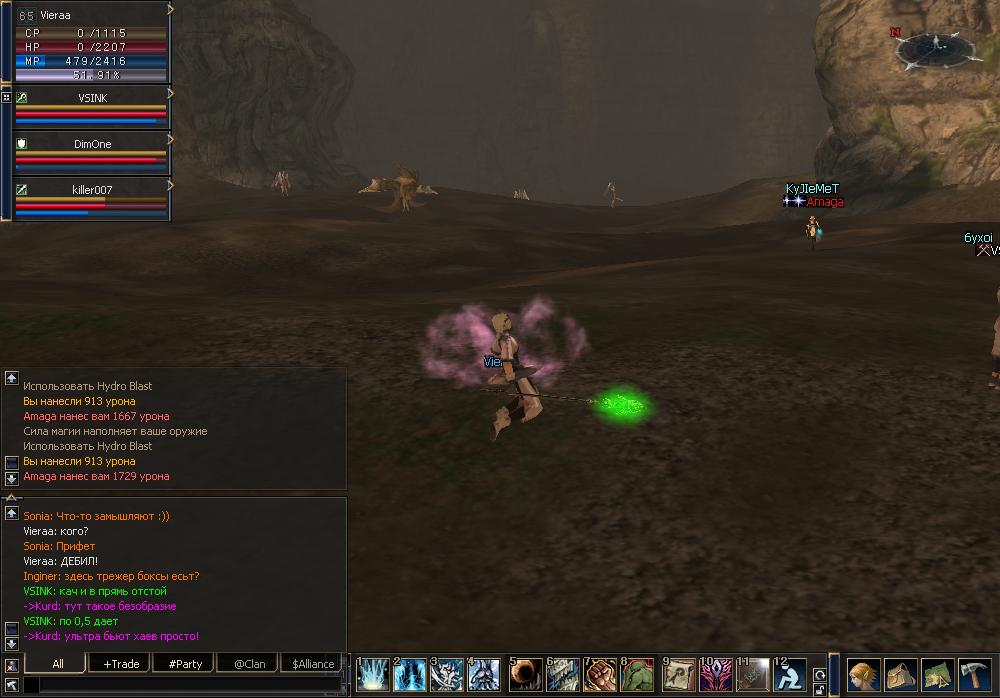Image resolution: width=1000 pixels, height=698 pixels.
Task: Choose party member killer007
Action: 93,190
